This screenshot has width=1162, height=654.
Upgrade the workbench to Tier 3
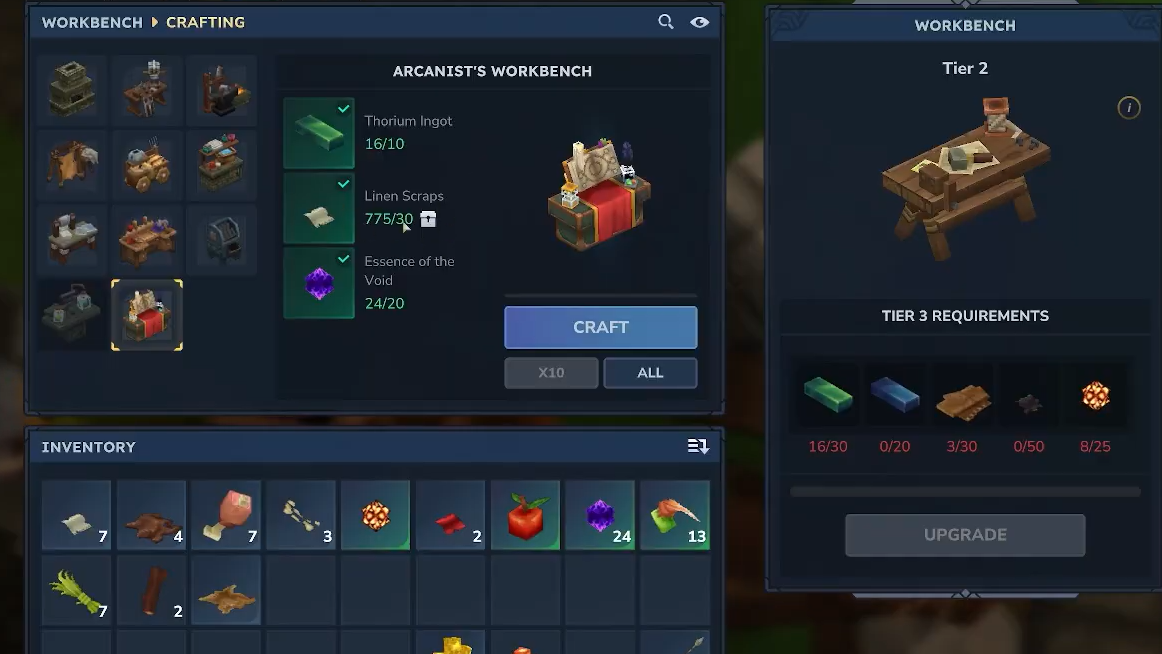964,535
